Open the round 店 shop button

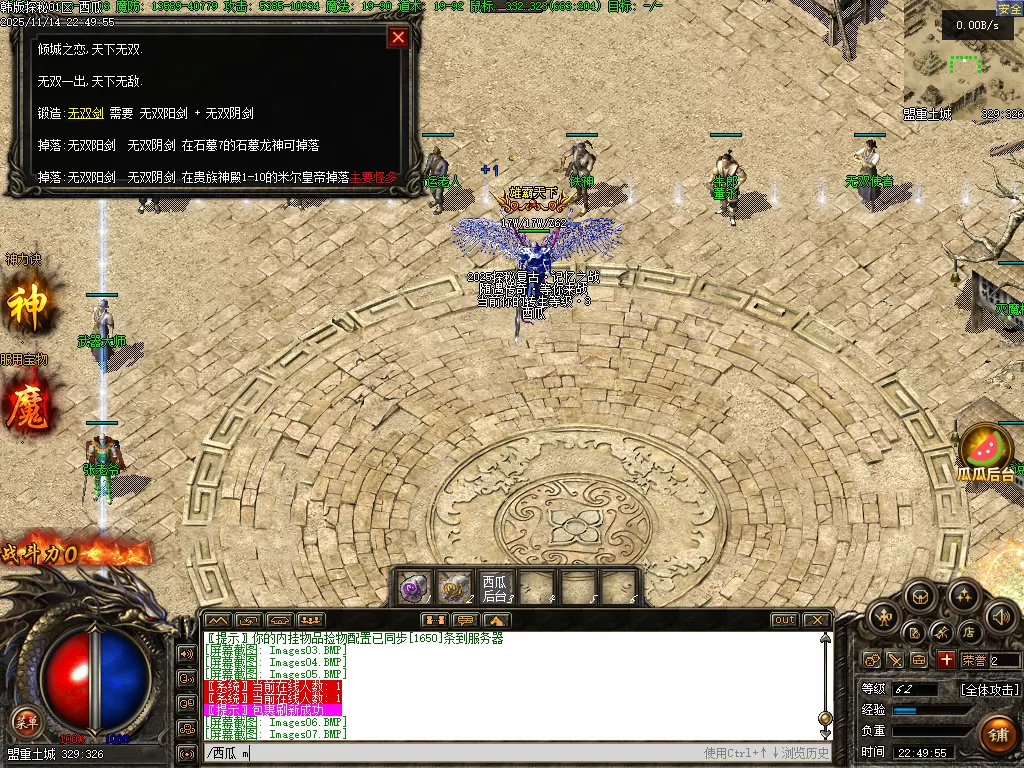(969, 632)
